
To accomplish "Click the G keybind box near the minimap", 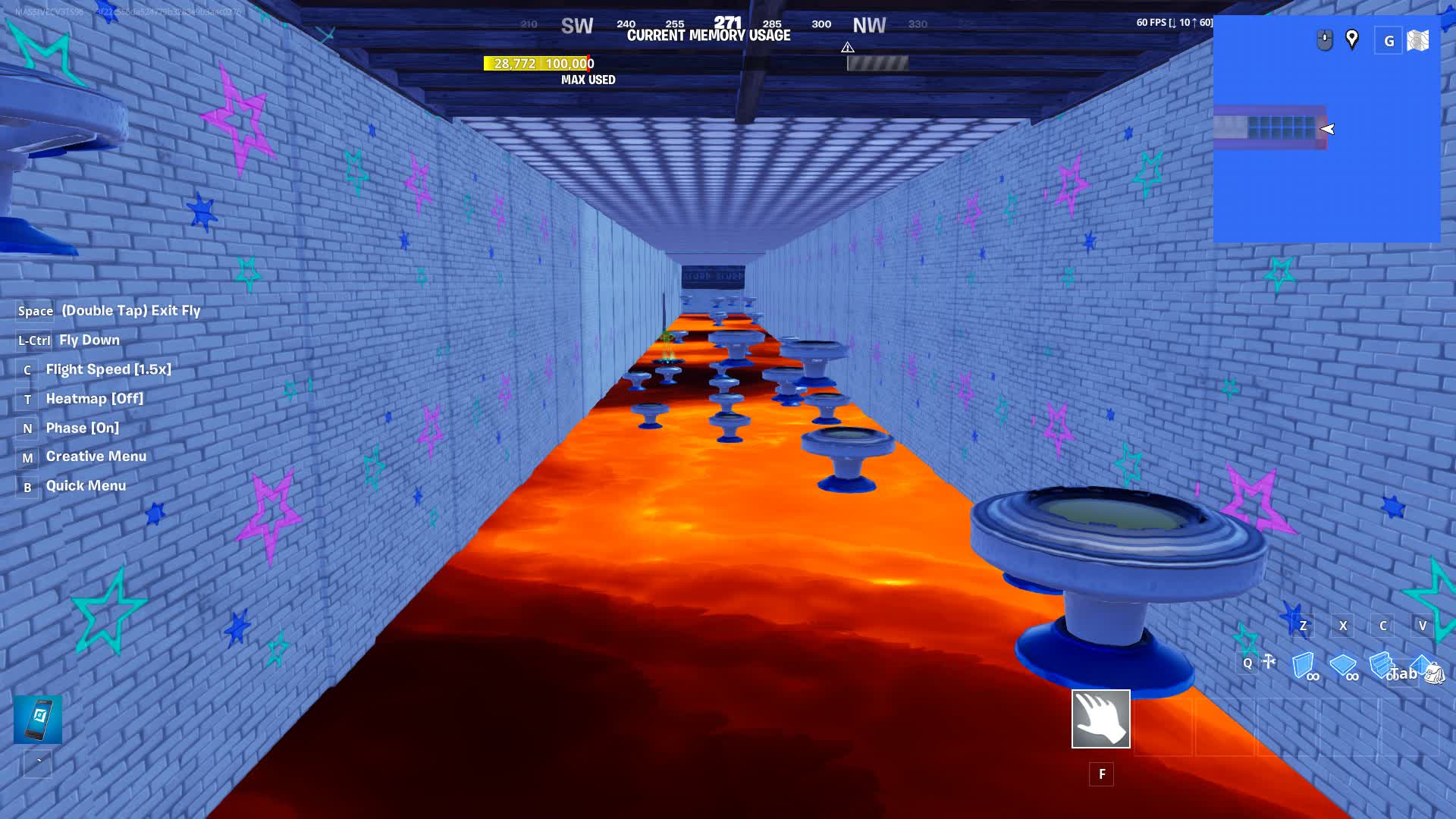I will (1390, 41).
